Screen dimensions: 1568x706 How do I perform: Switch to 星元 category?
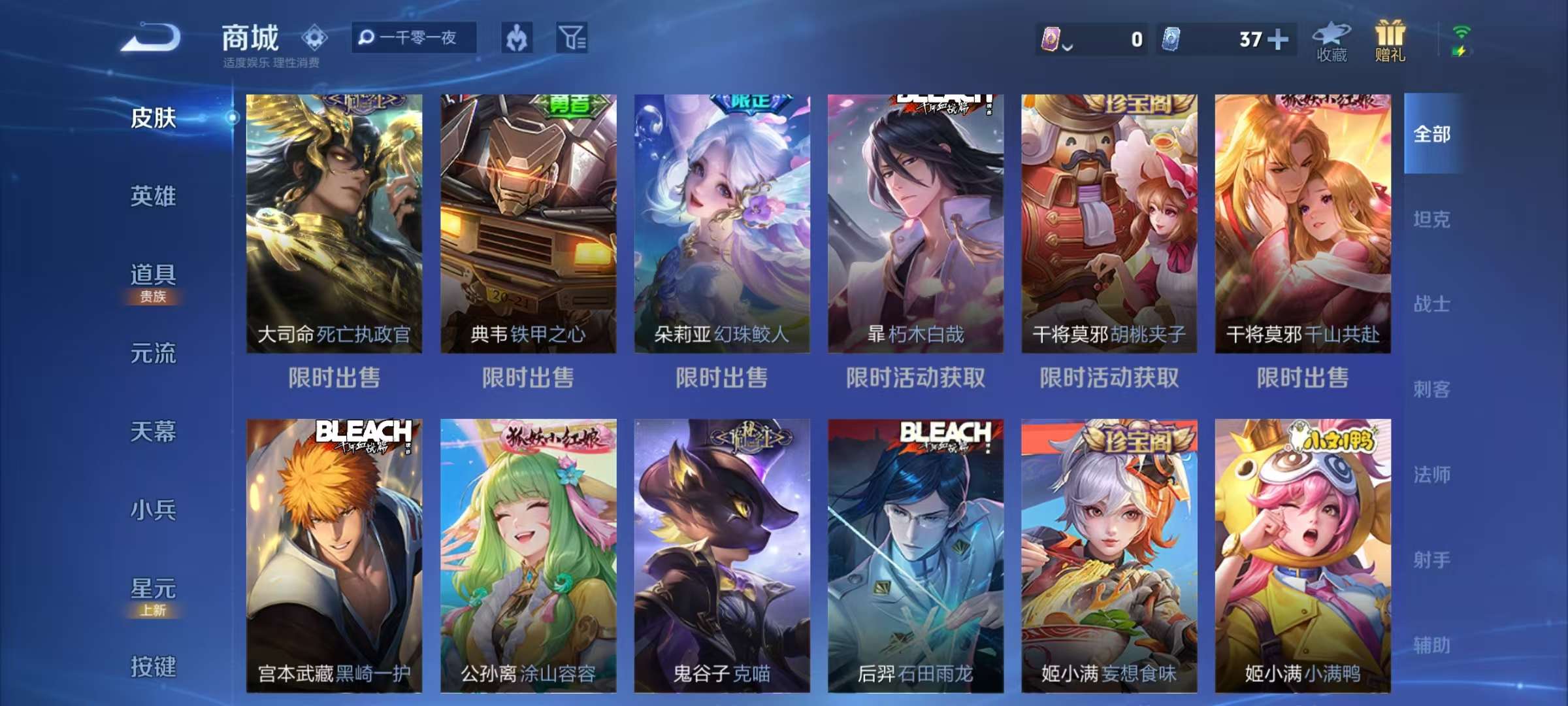tap(153, 590)
